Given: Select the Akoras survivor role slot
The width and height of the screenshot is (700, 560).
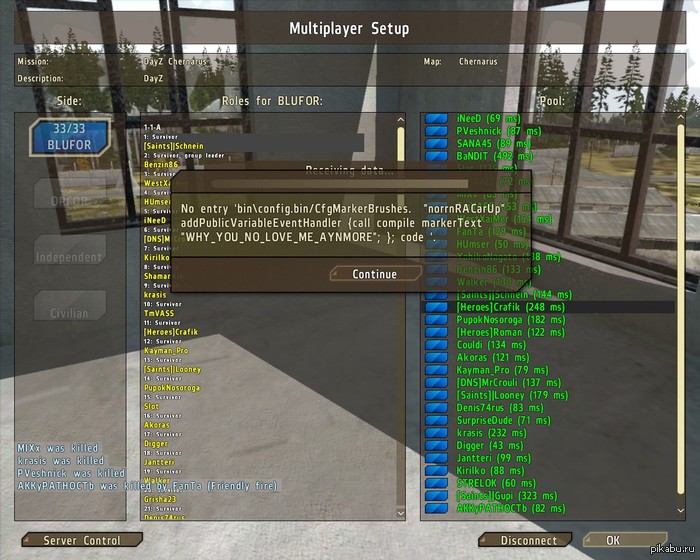Looking at the screenshot, I should (157, 425).
